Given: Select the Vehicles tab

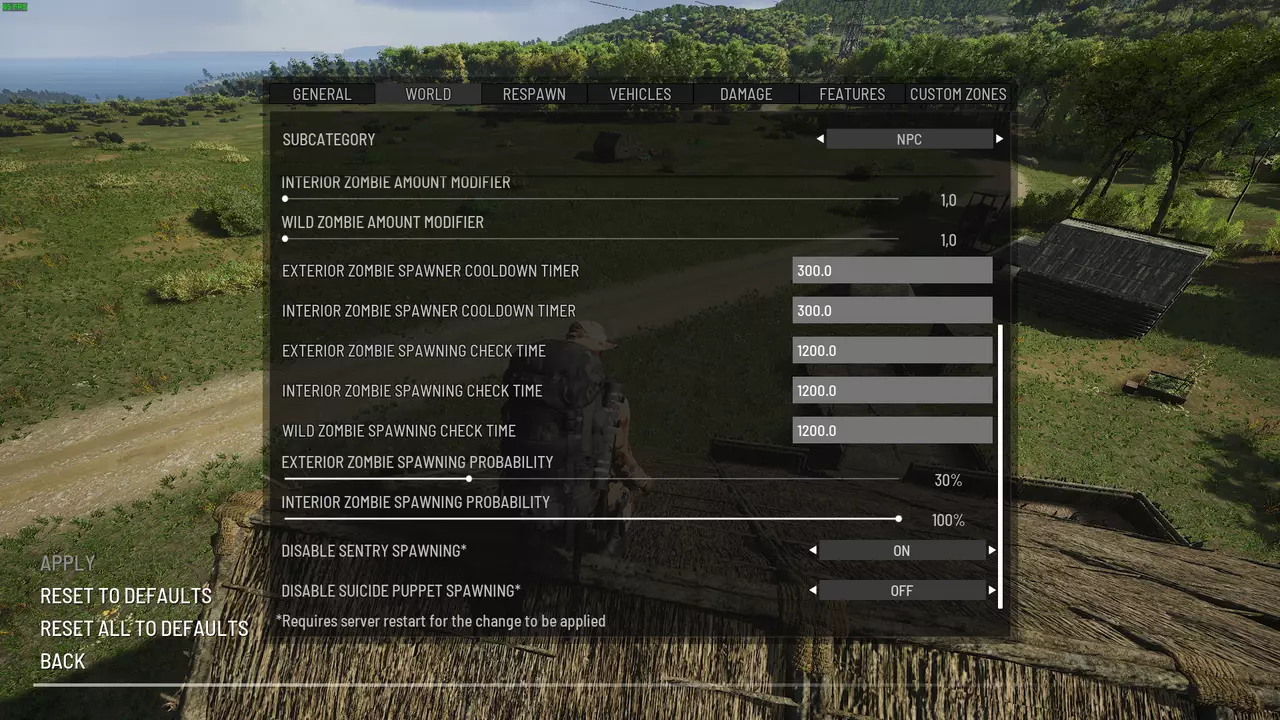Looking at the screenshot, I should (x=640, y=94).
